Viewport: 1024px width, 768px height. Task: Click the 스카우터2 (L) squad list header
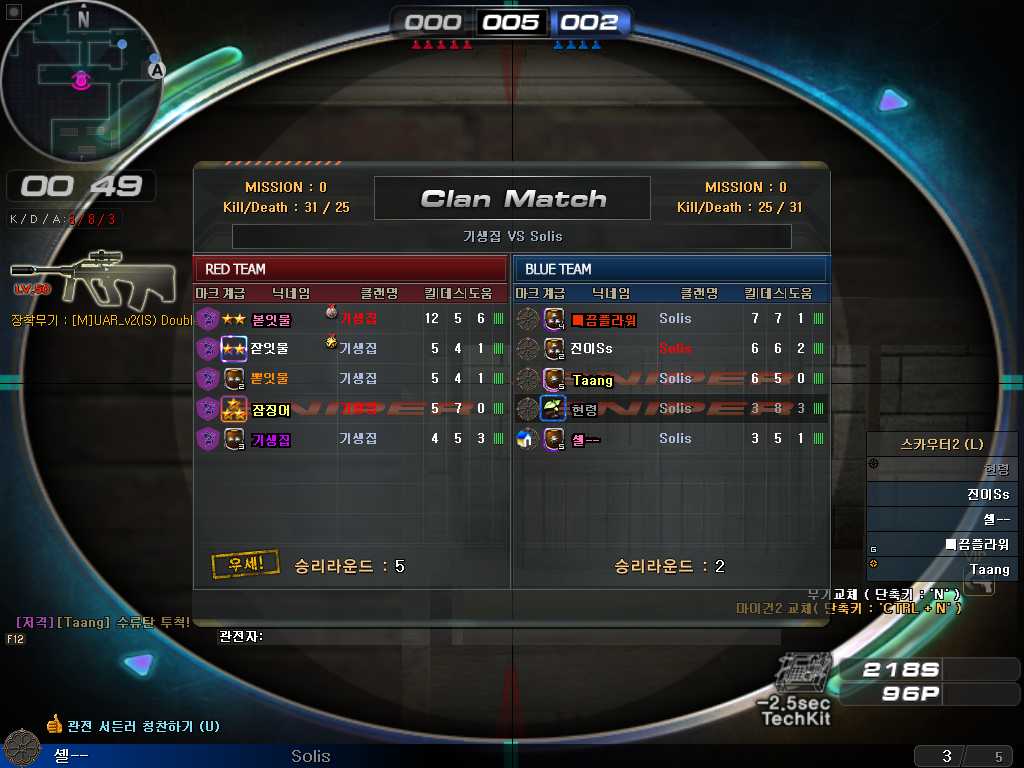point(941,444)
